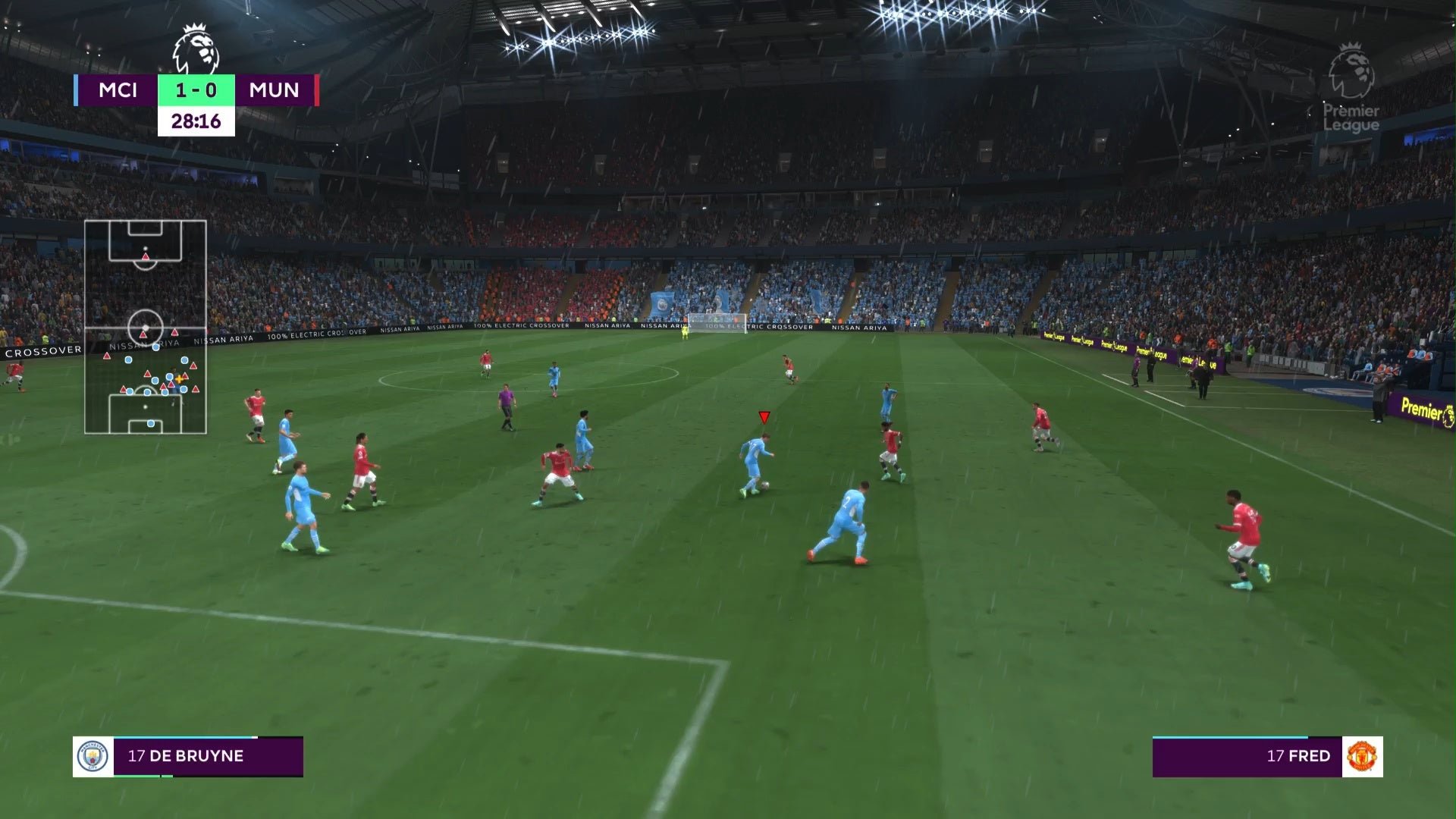Click the MCI team label on the scoreboard
Viewport: 1456px width, 819px height.
click(x=118, y=90)
